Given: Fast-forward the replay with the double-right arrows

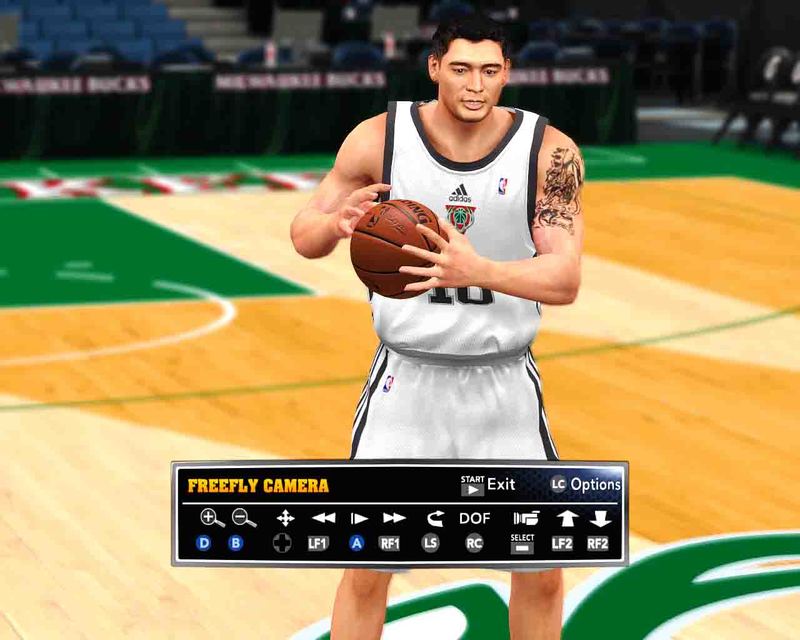Looking at the screenshot, I should 394,518.
